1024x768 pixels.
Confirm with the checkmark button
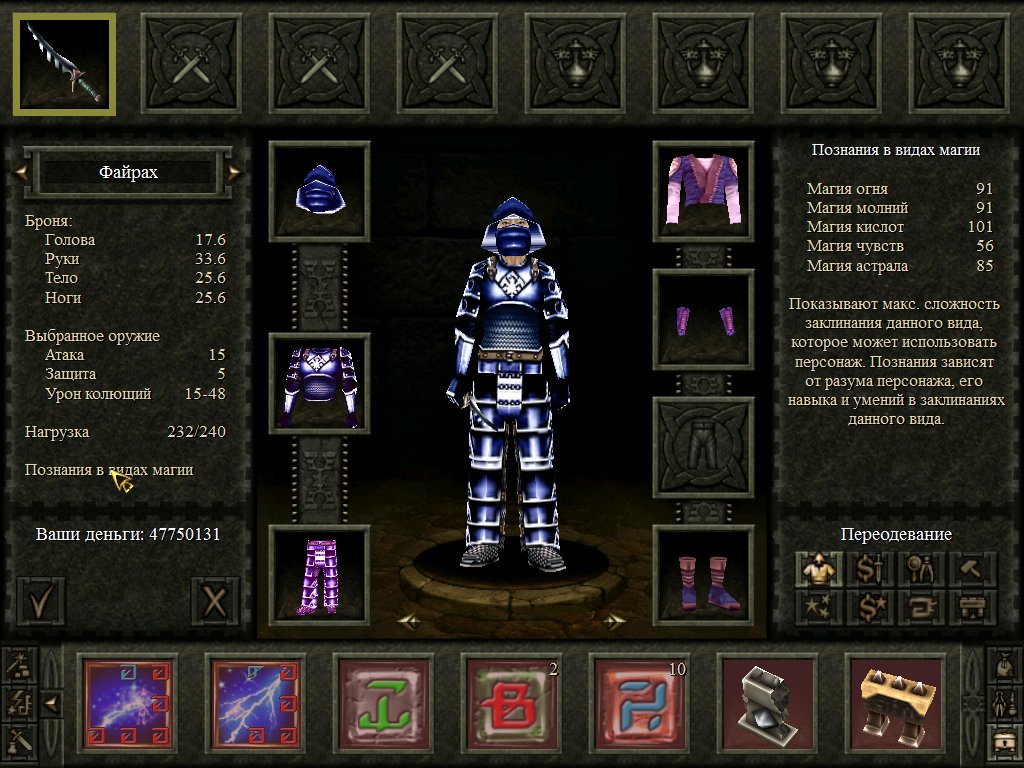coord(41,601)
